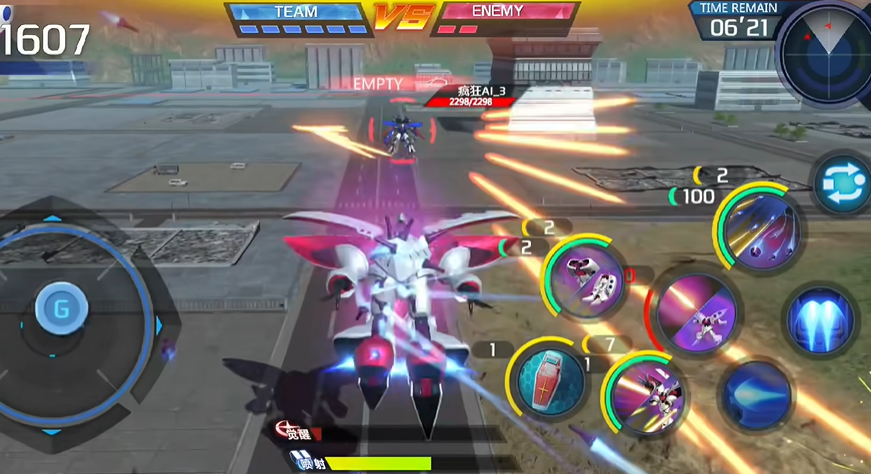Tap the G virtual joystick knob
This screenshot has width=871, height=474.
tap(61, 308)
